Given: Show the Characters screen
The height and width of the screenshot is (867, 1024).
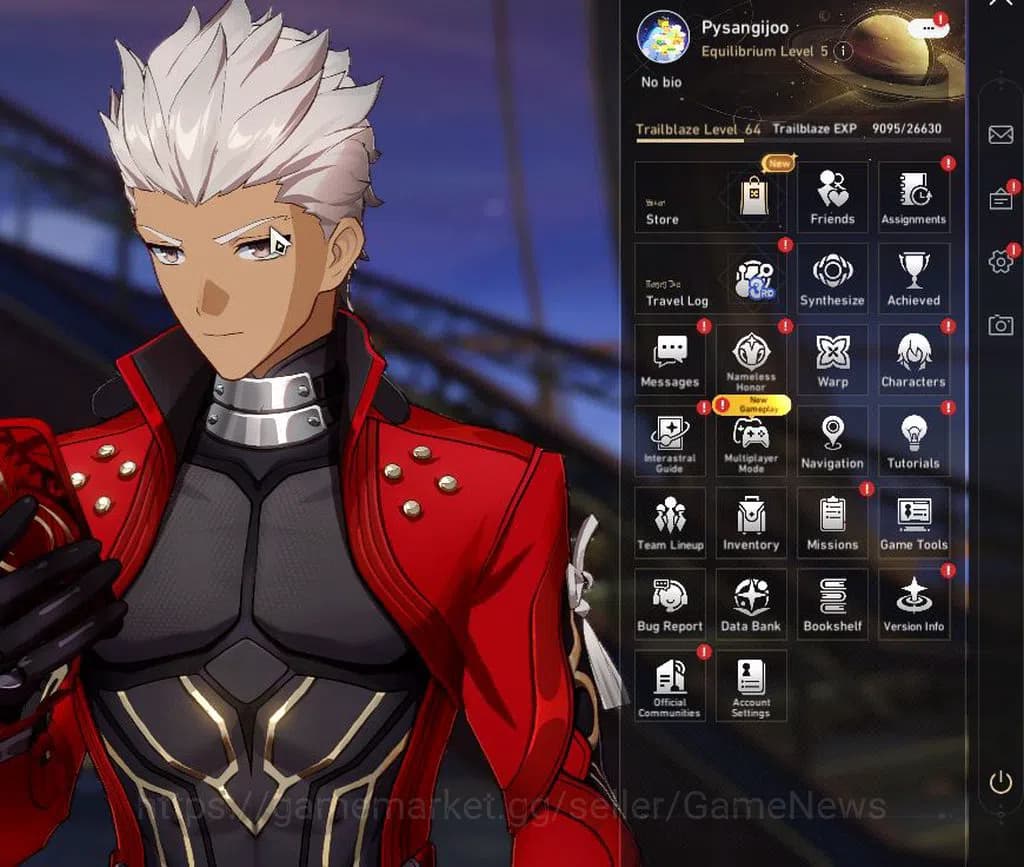Looking at the screenshot, I should (x=913, y=360).
